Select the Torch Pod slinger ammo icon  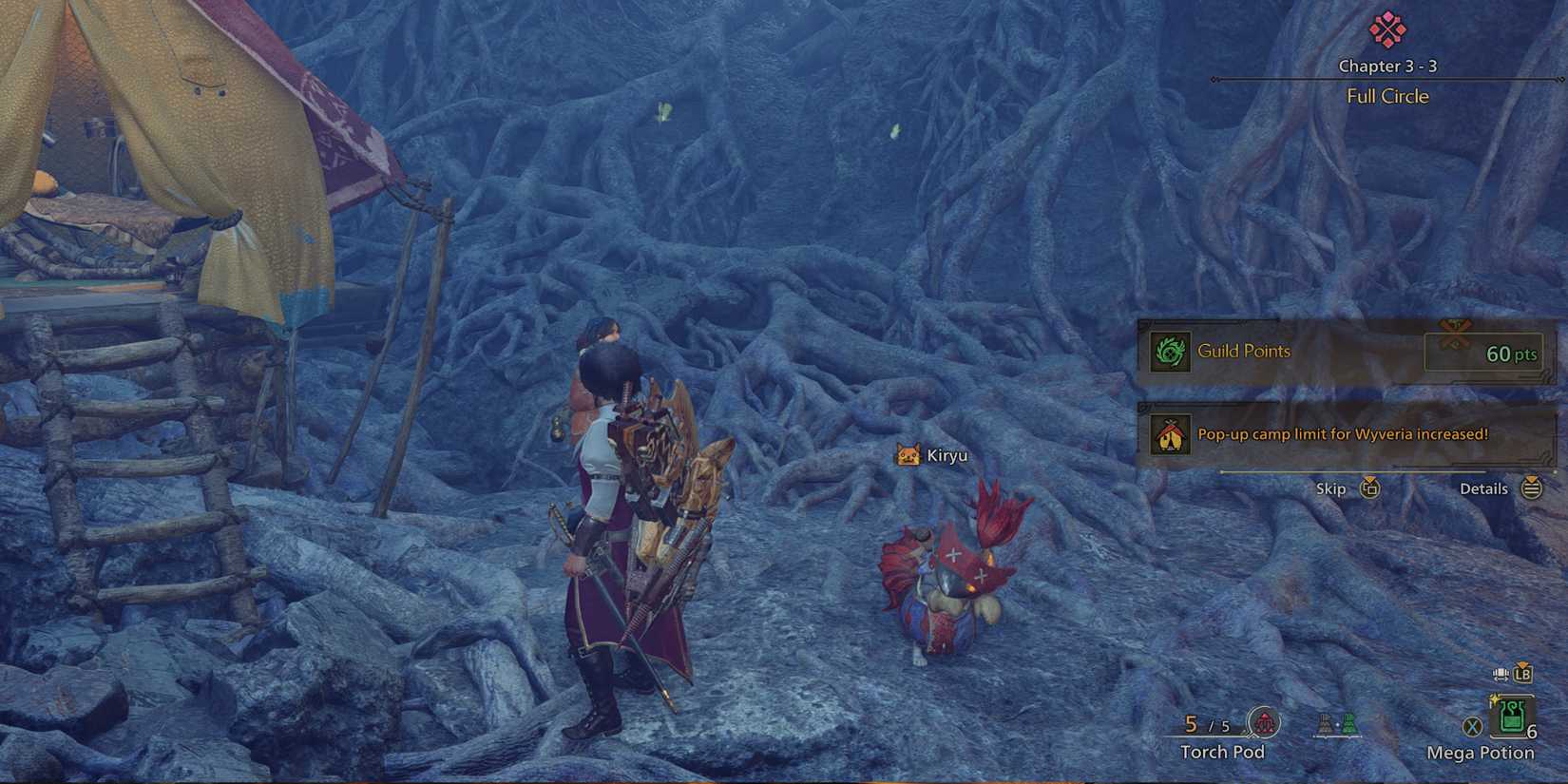(1266, 723)
